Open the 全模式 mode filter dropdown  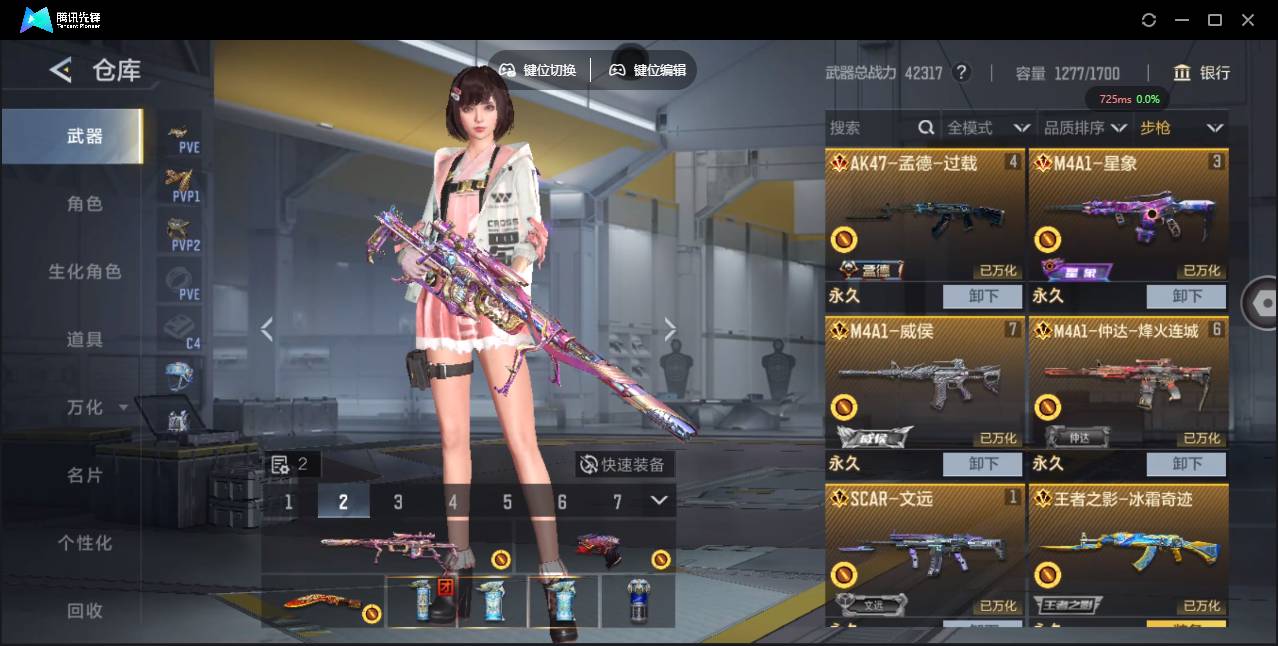988,128
